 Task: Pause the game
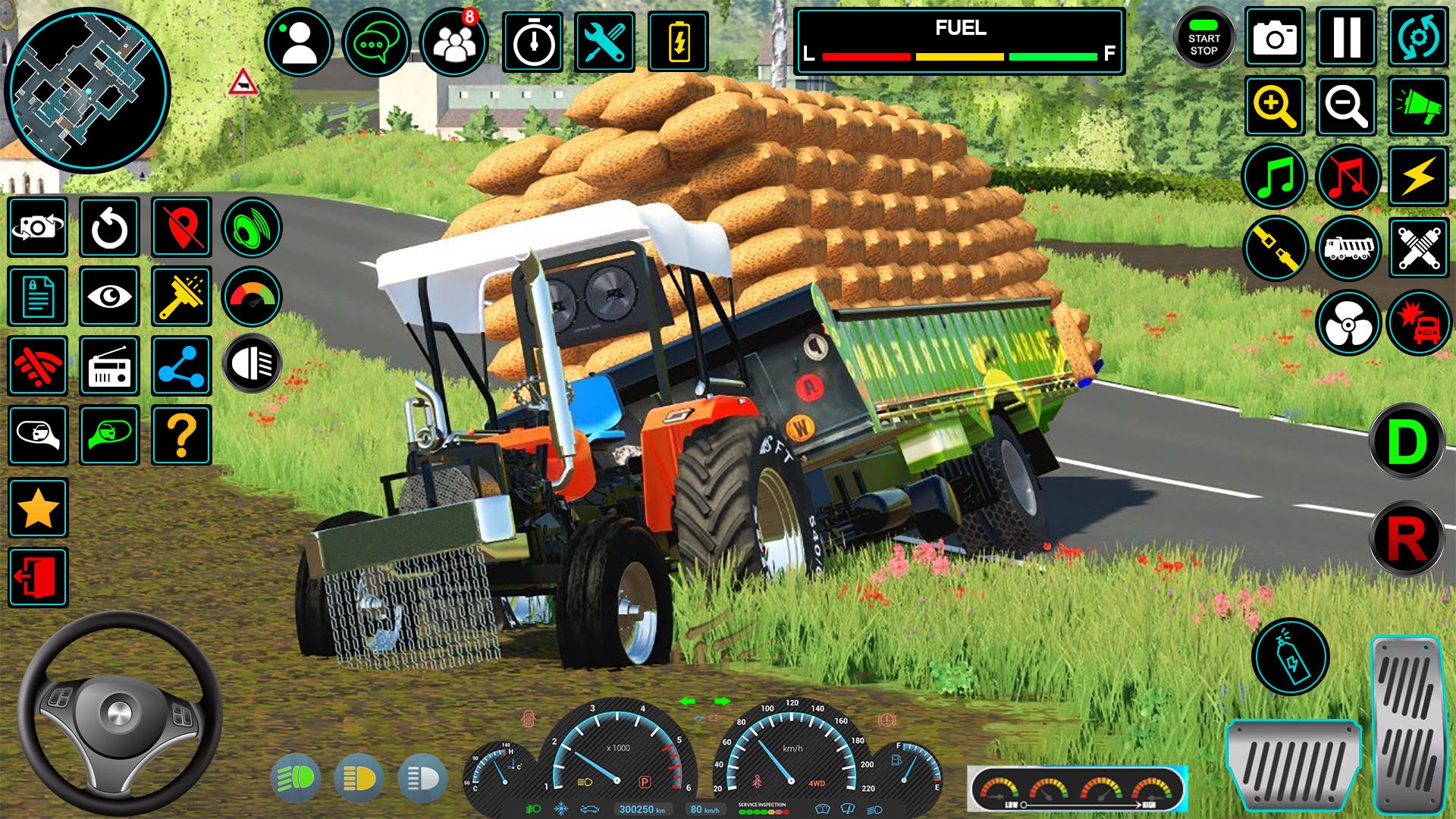tap(1346, 36)
